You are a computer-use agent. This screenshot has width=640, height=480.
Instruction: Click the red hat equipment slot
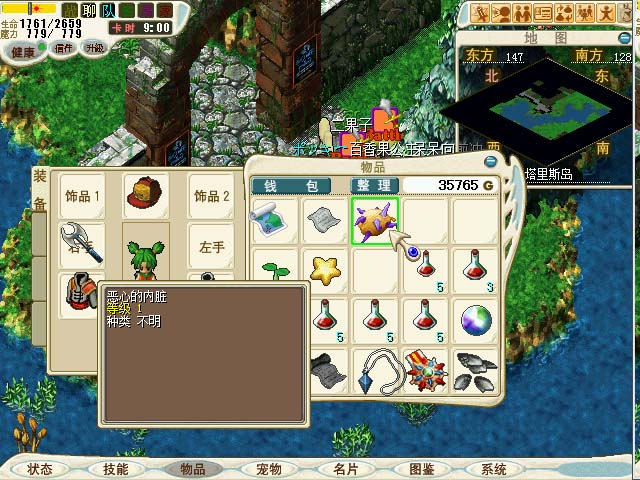[x=146, y=196]
